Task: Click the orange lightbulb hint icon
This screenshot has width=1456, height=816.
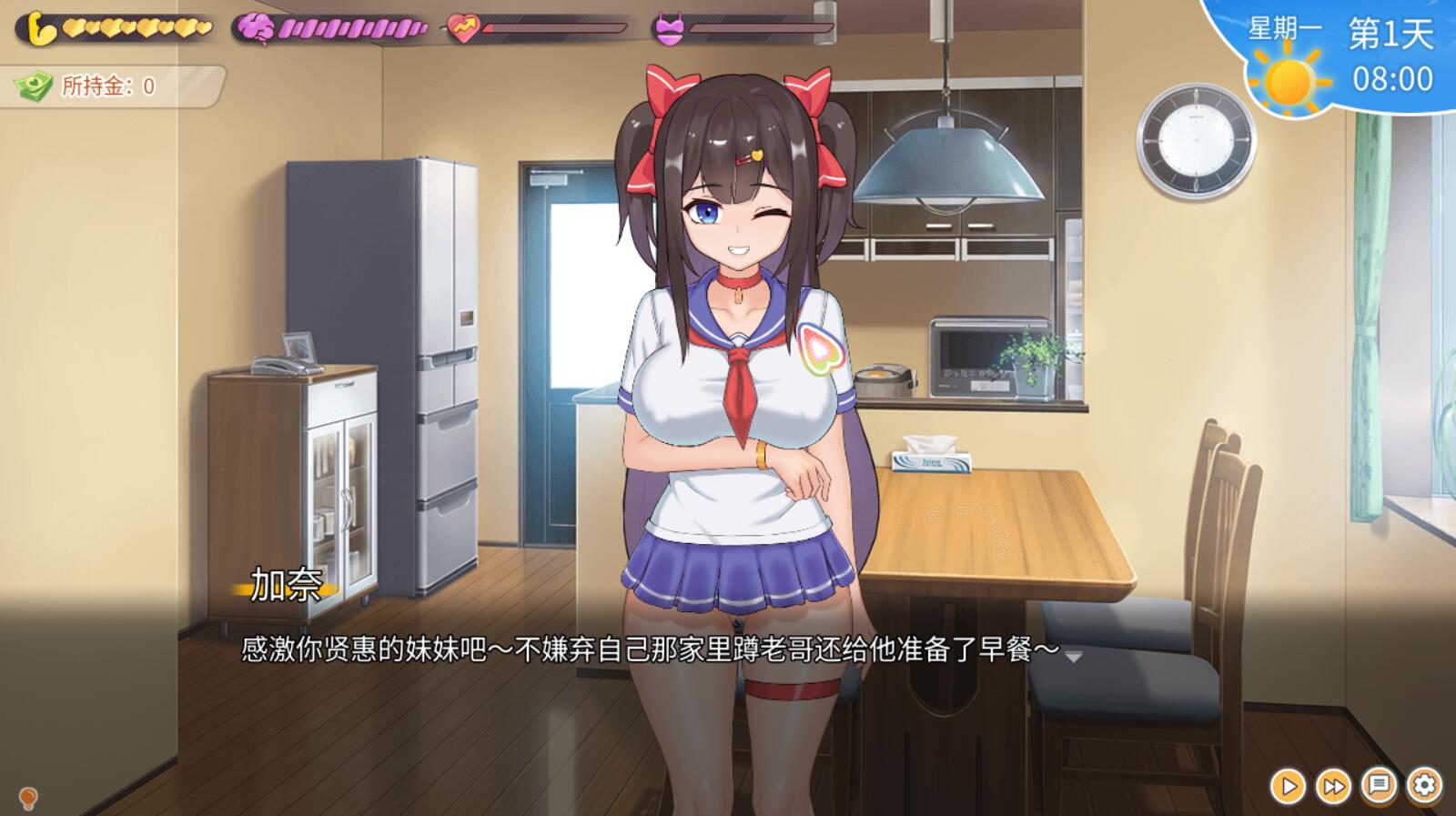Action: point(28,799)
